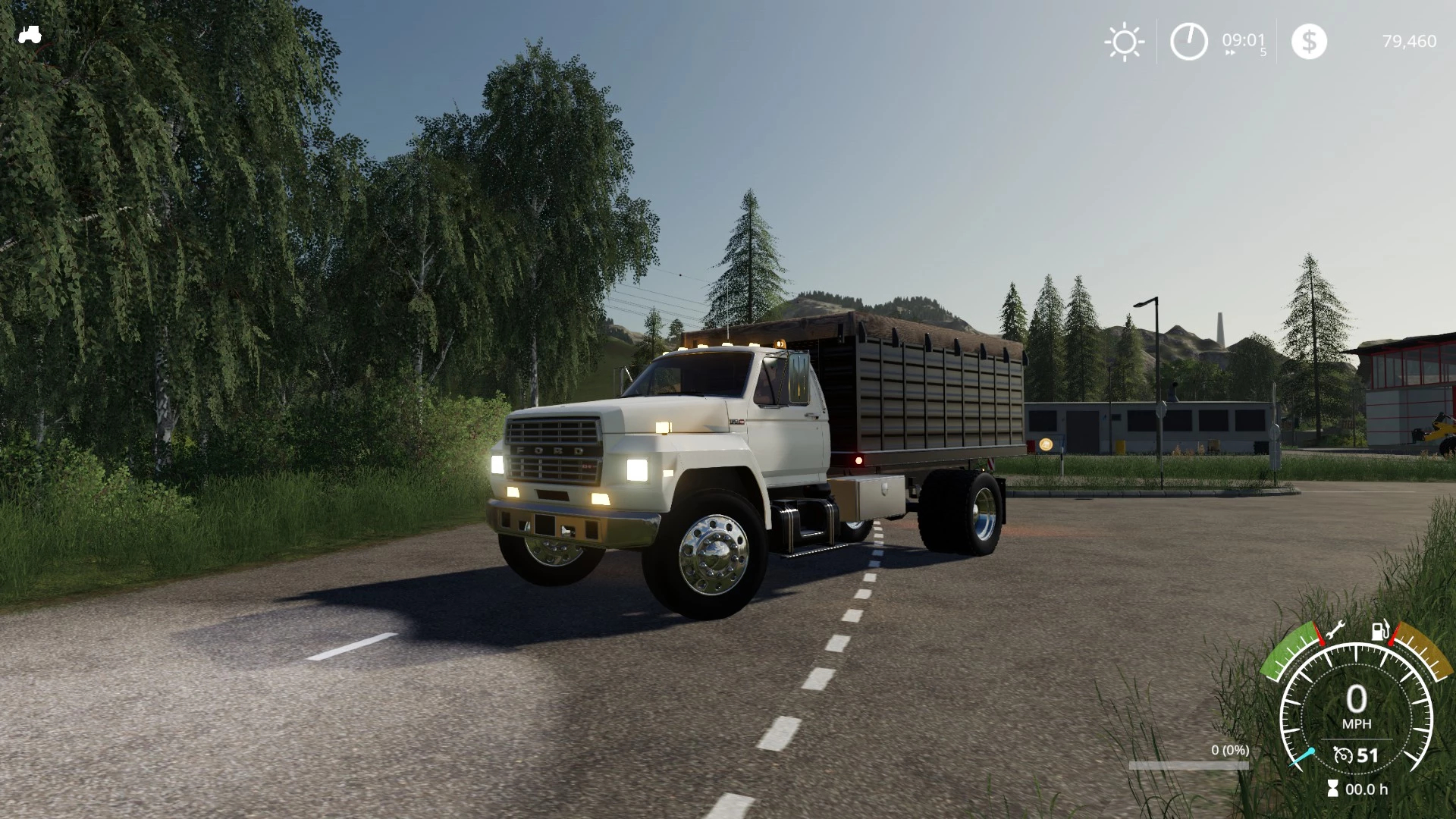Toggle the cruise control icon

click(x=1343, y=755)
